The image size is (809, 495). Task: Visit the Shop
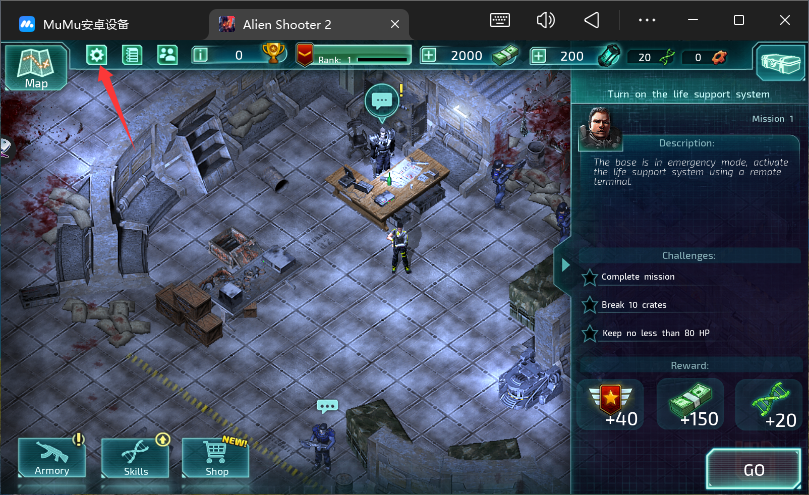215,459
